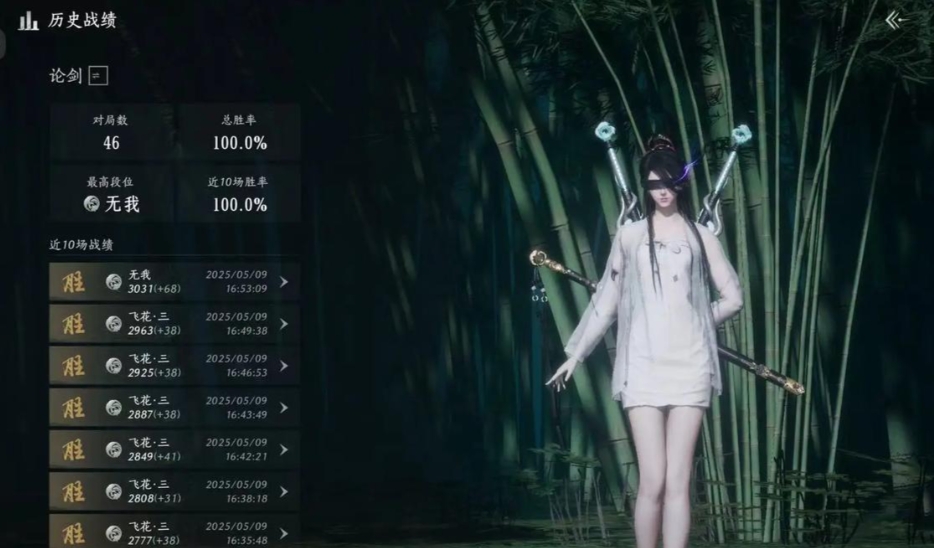Select the match row timed 16:43:49

(x=174, y=408)
